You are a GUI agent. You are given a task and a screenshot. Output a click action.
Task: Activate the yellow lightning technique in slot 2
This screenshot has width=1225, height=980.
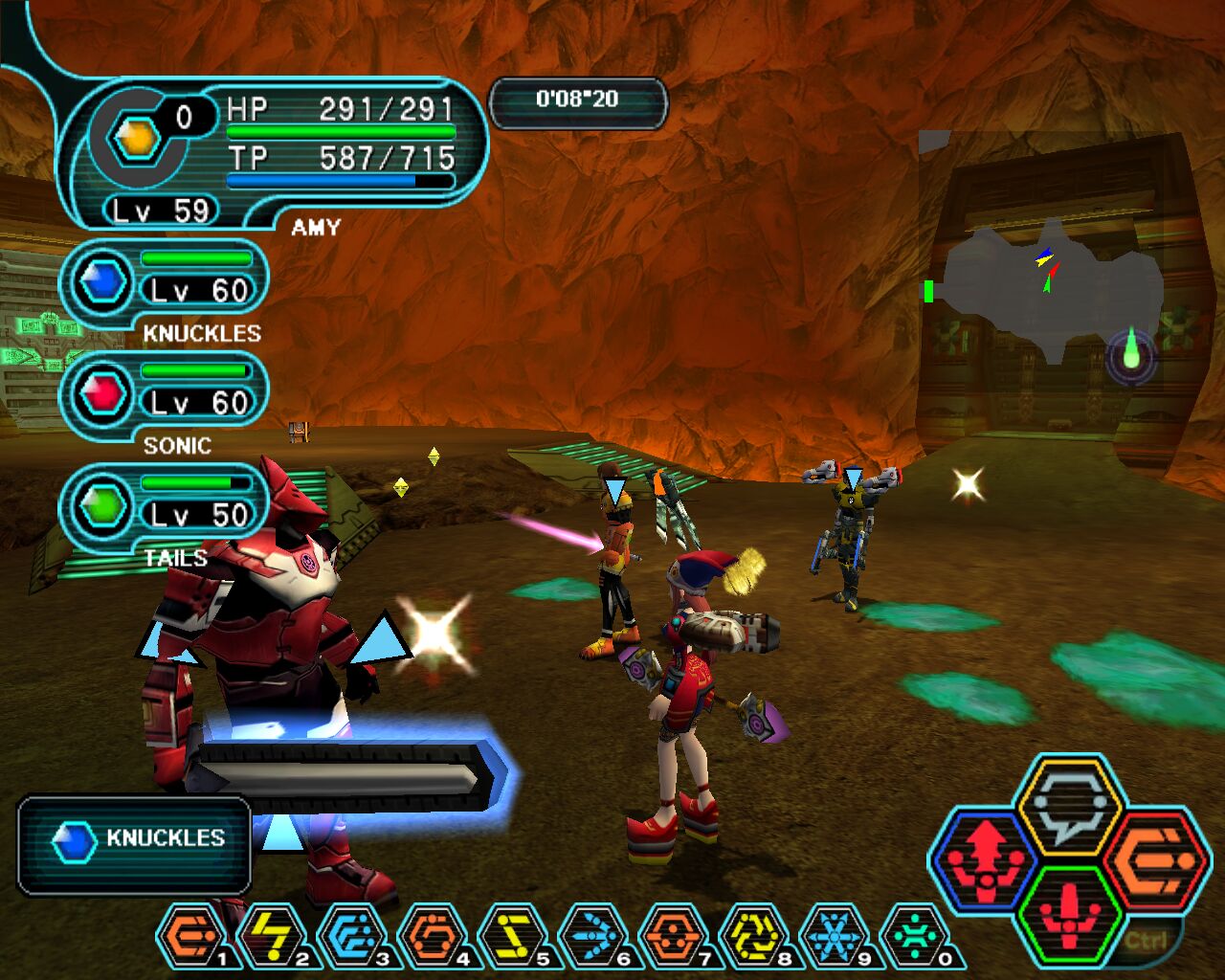coord(272,936)
